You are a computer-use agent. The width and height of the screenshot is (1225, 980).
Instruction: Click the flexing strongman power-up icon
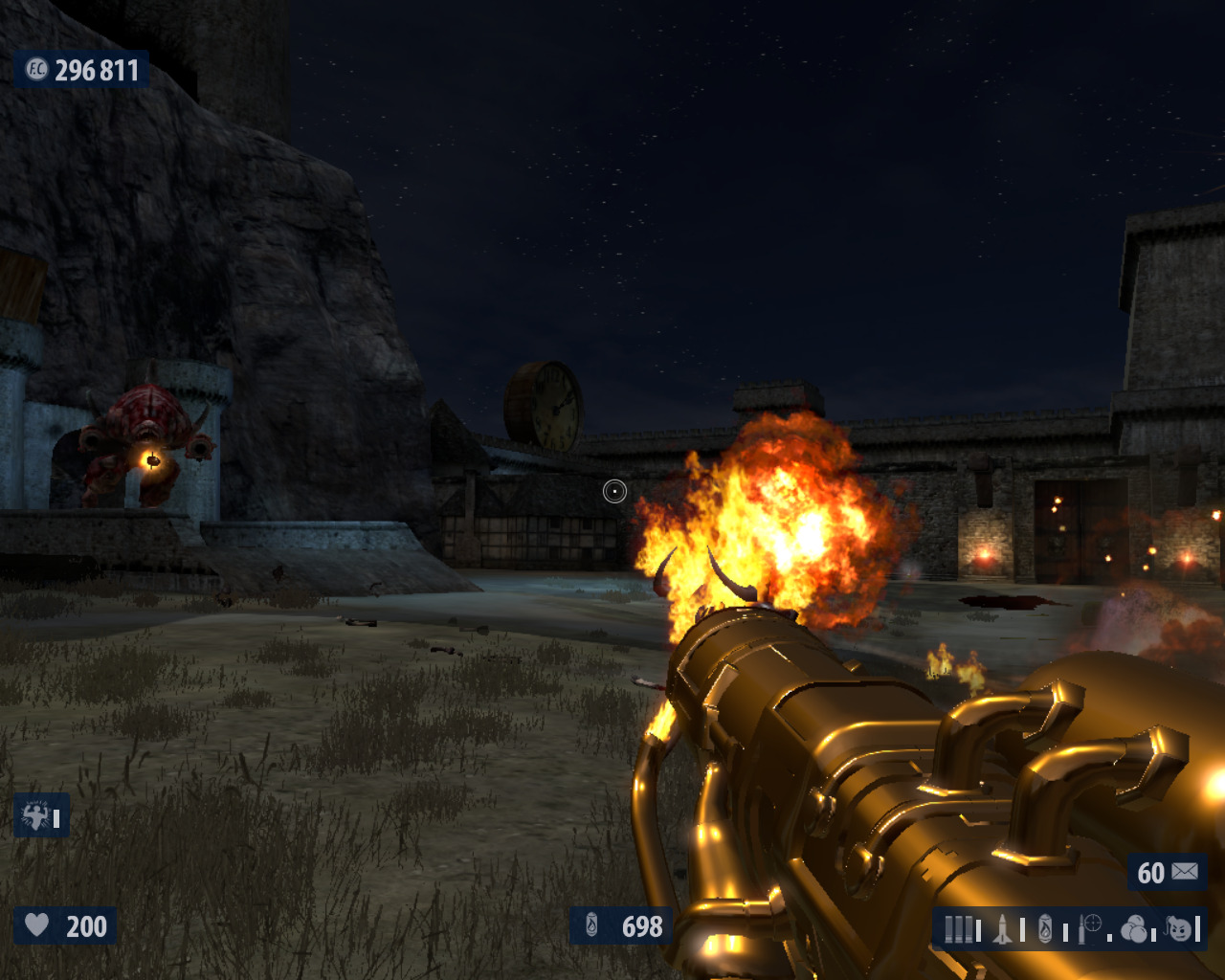click(35, 816)
